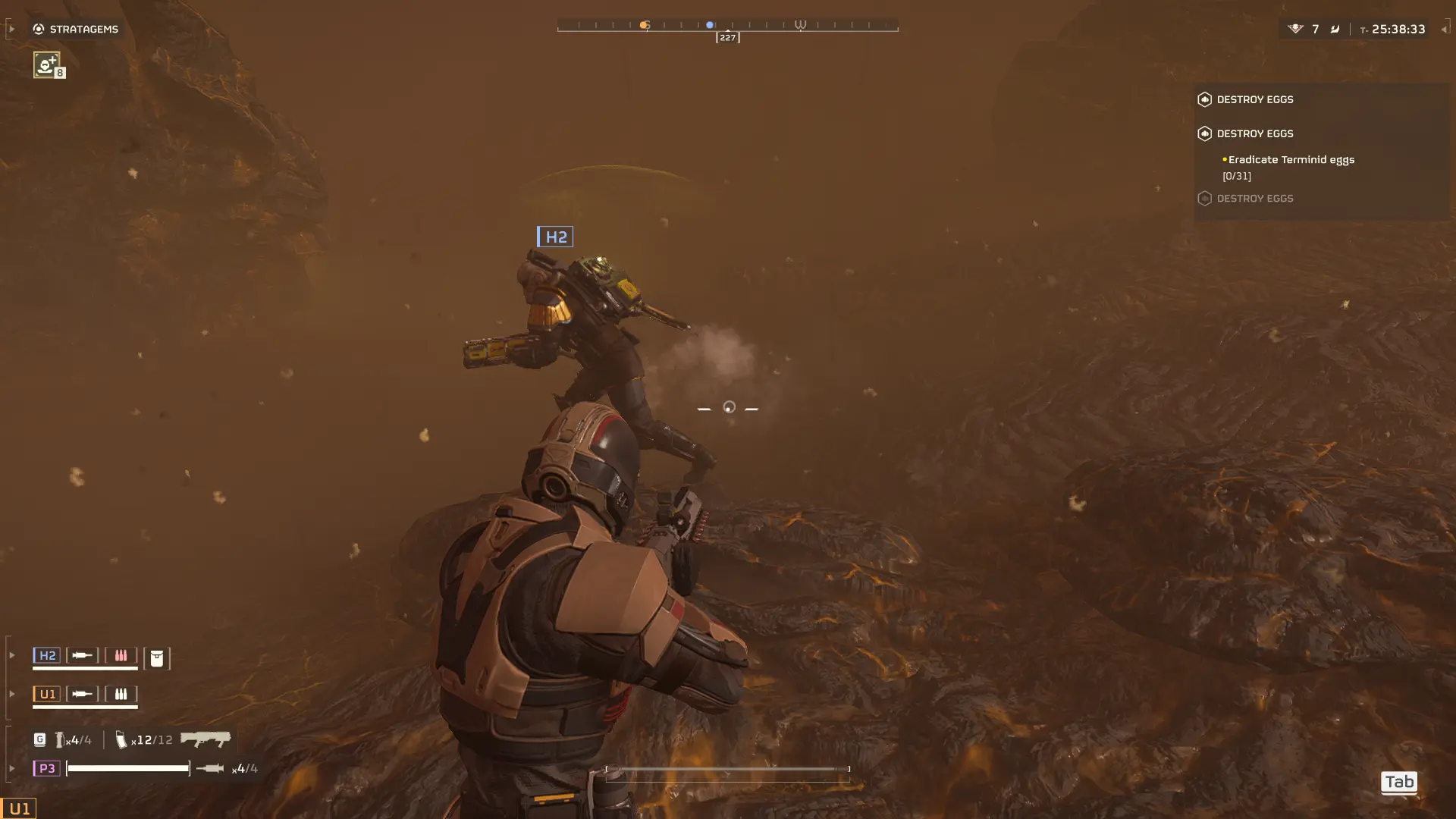
Task: Select the dimmed Destroy Eggs objective
Action: (x=1254, y=199)
